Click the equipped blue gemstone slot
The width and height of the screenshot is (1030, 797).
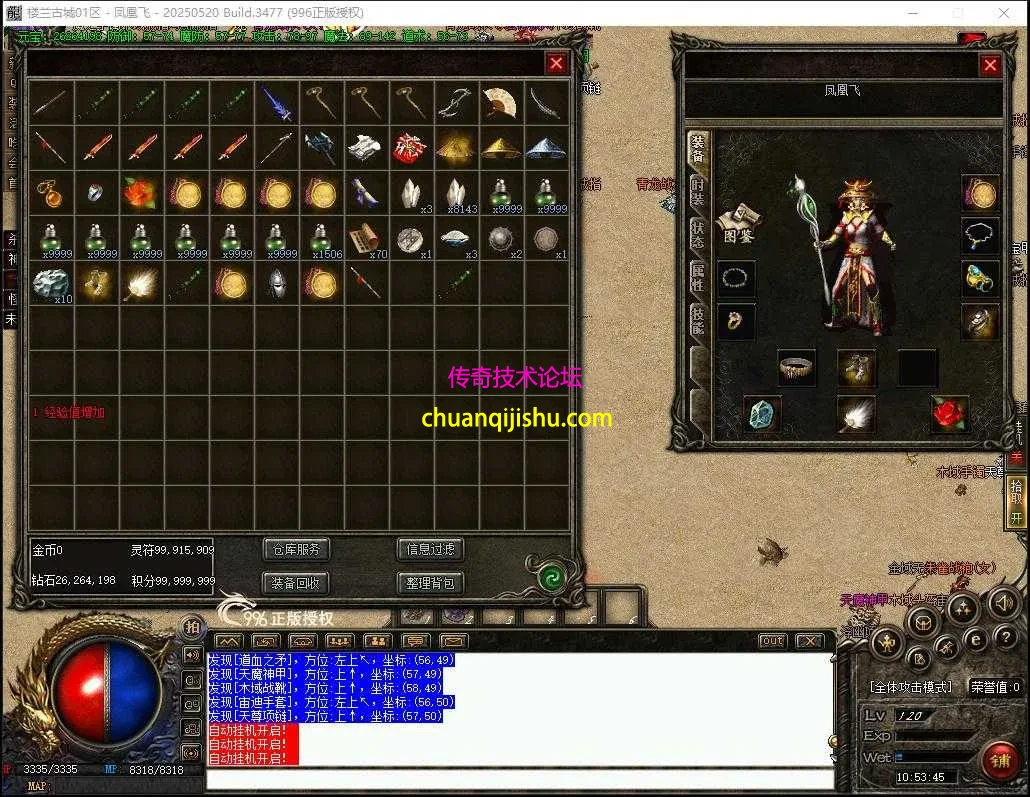[763, 414]
